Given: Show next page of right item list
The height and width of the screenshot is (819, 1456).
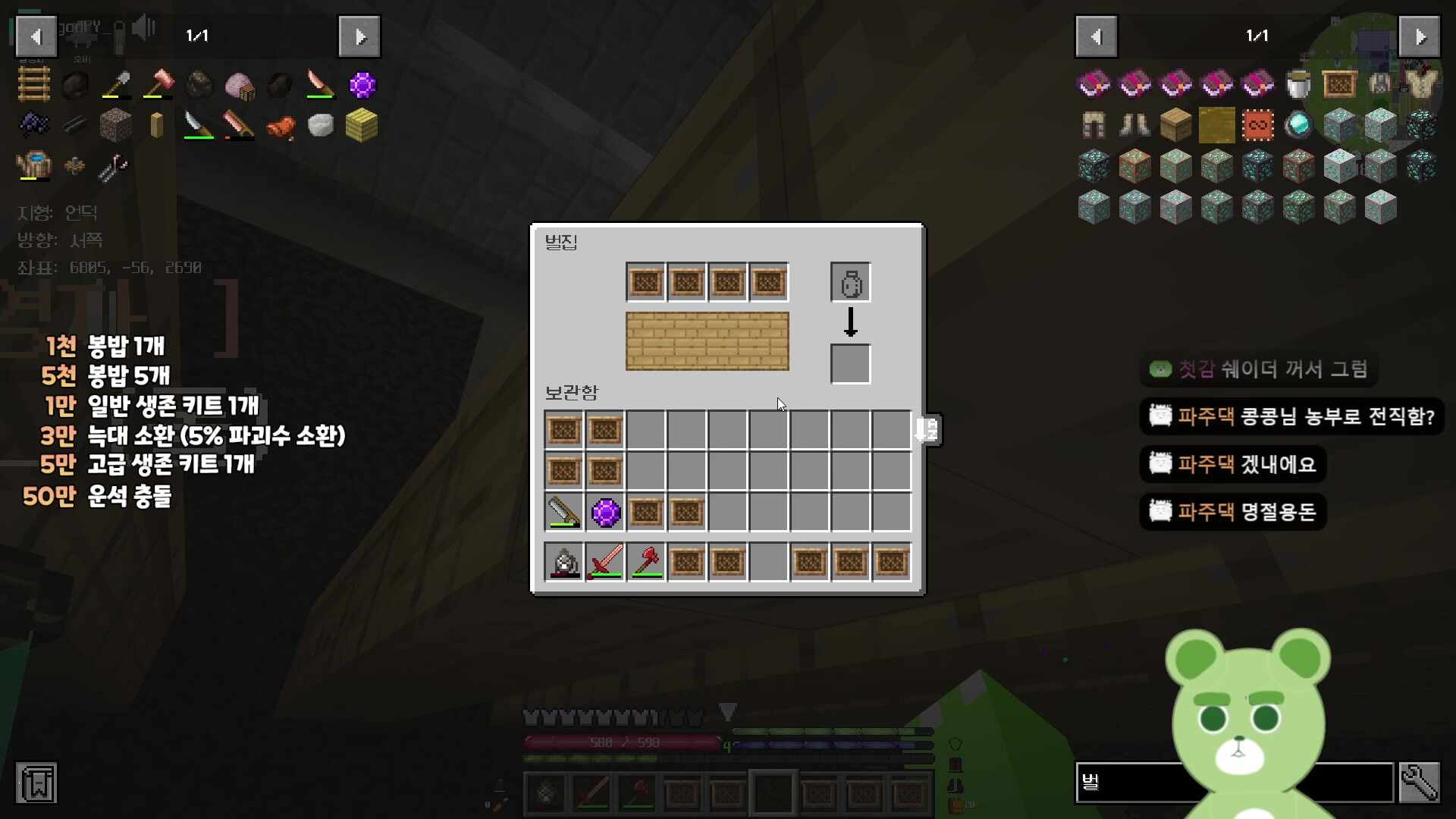Looking at the screenshot, I should 1419,36.
